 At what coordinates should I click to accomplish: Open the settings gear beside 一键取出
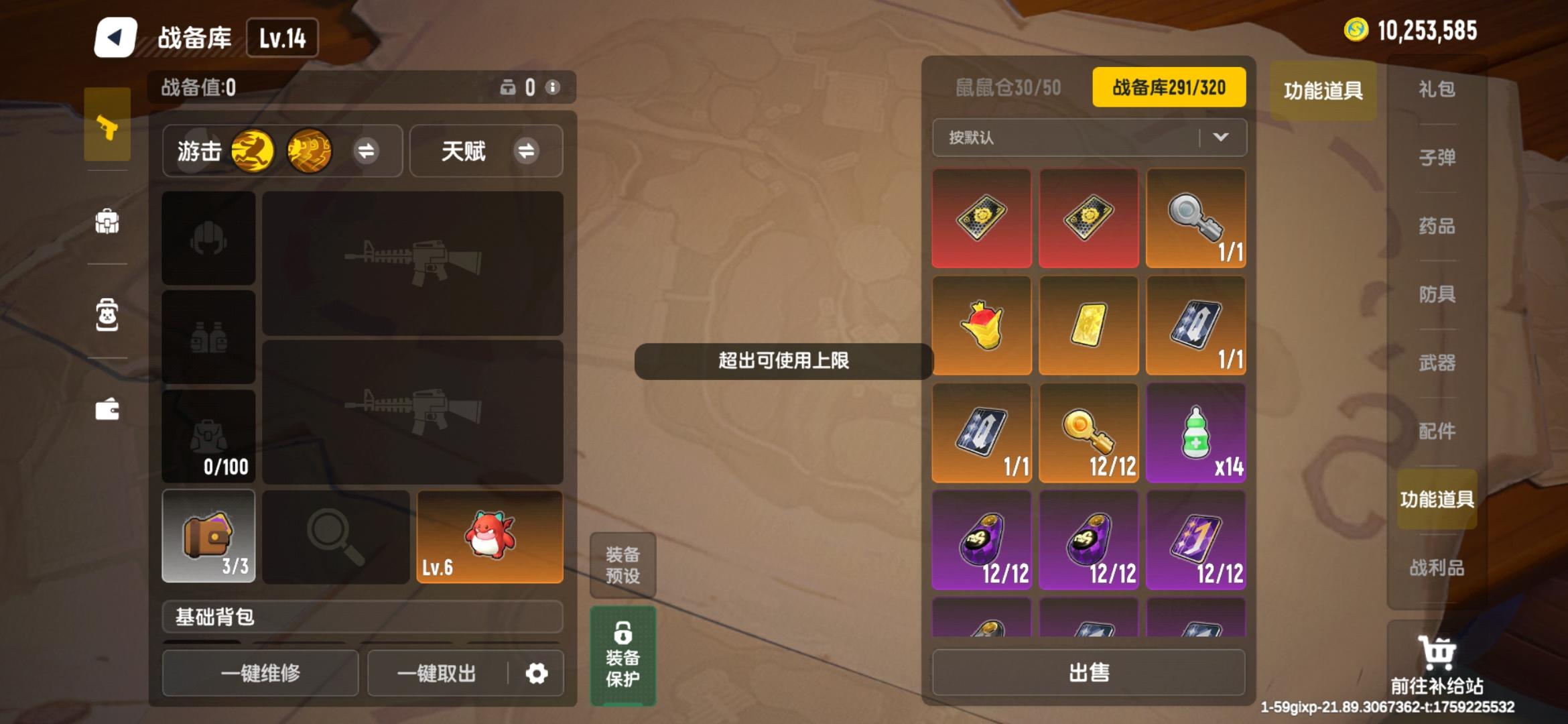tap(536, 674)
